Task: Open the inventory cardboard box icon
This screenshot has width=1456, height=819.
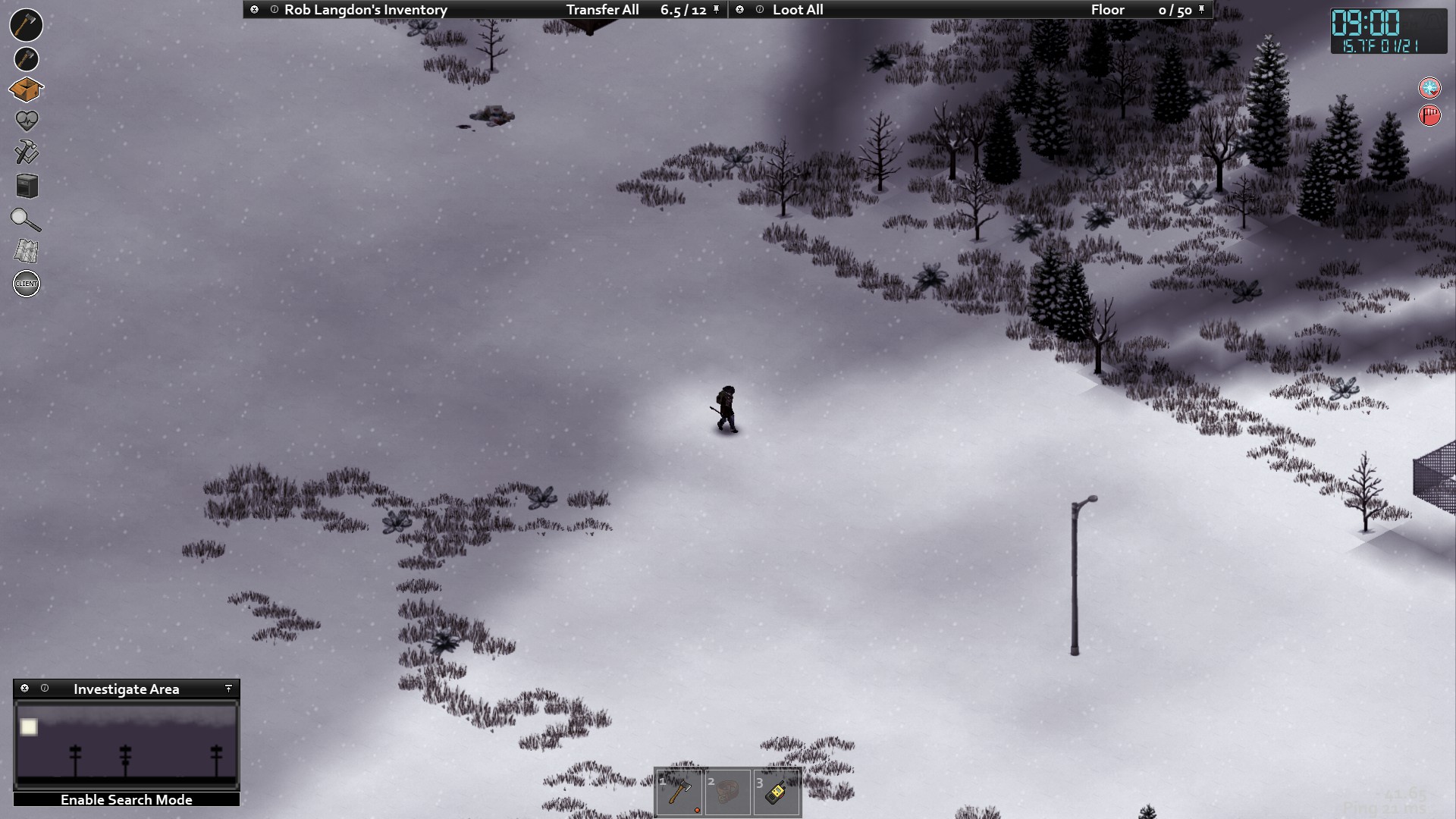Action: pos(26,89)
